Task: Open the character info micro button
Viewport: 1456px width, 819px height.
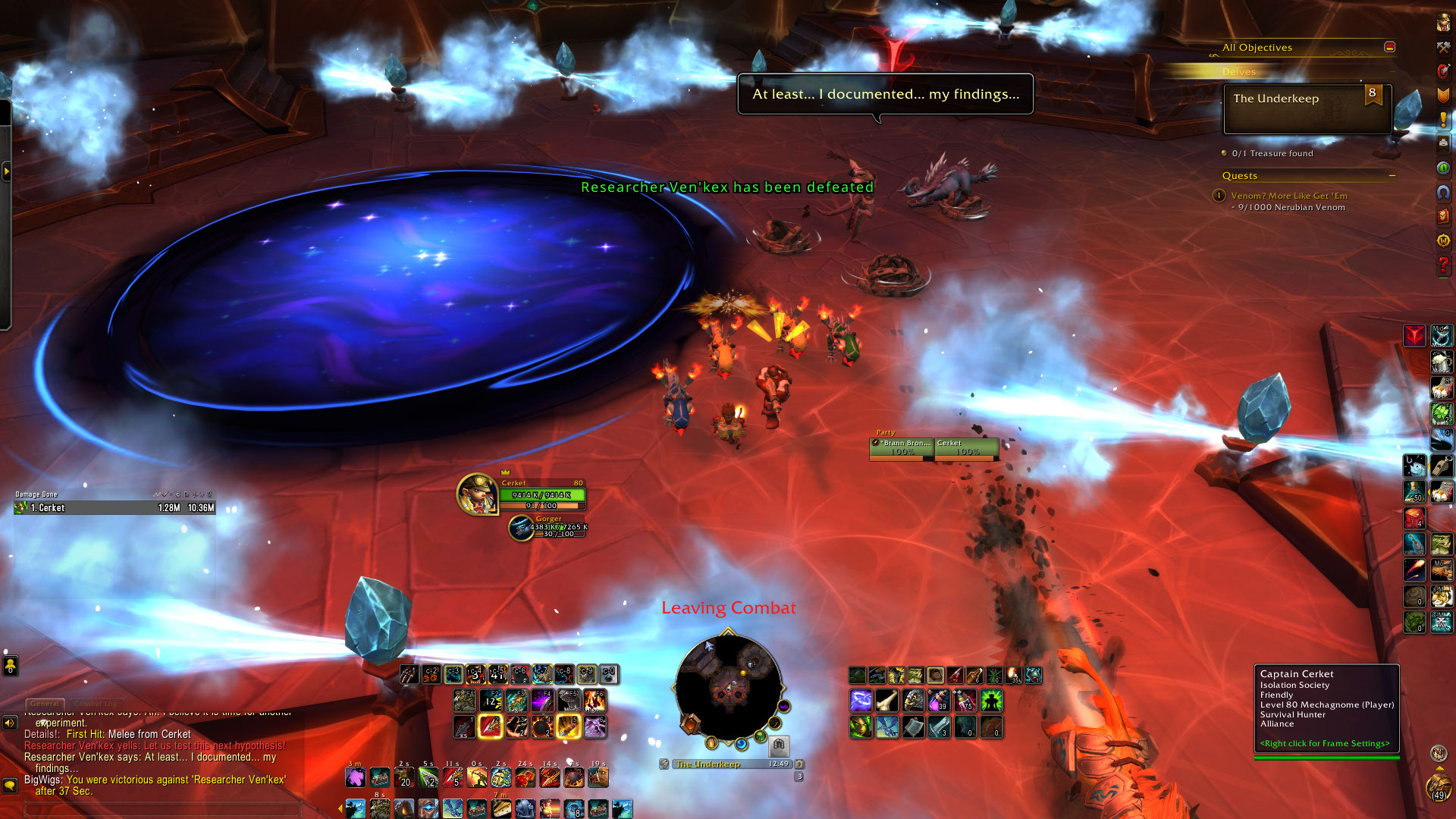Action: click(1443, 23)
